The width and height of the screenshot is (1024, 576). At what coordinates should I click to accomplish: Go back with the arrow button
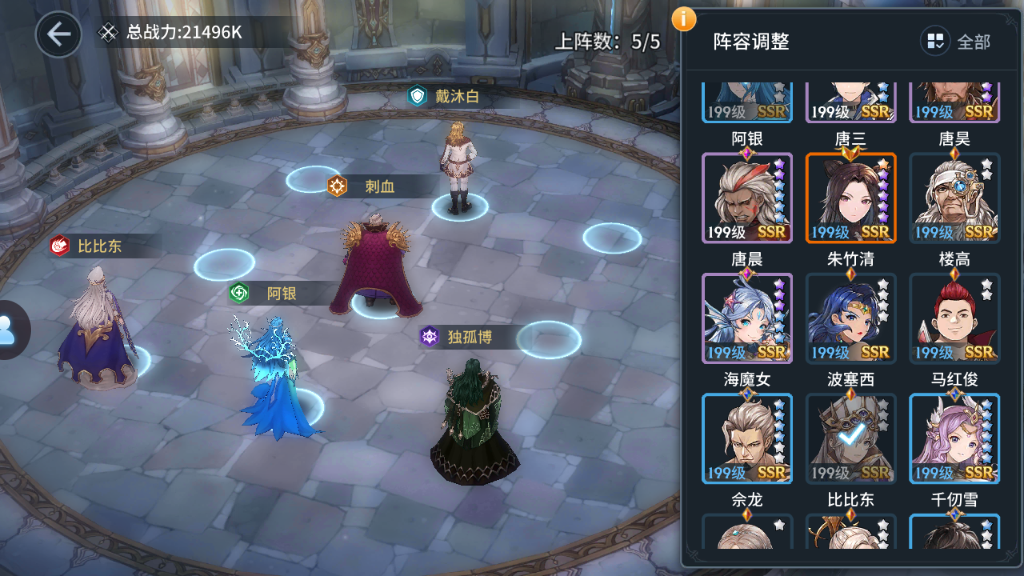pyautogui.click(x=58, y=34)
